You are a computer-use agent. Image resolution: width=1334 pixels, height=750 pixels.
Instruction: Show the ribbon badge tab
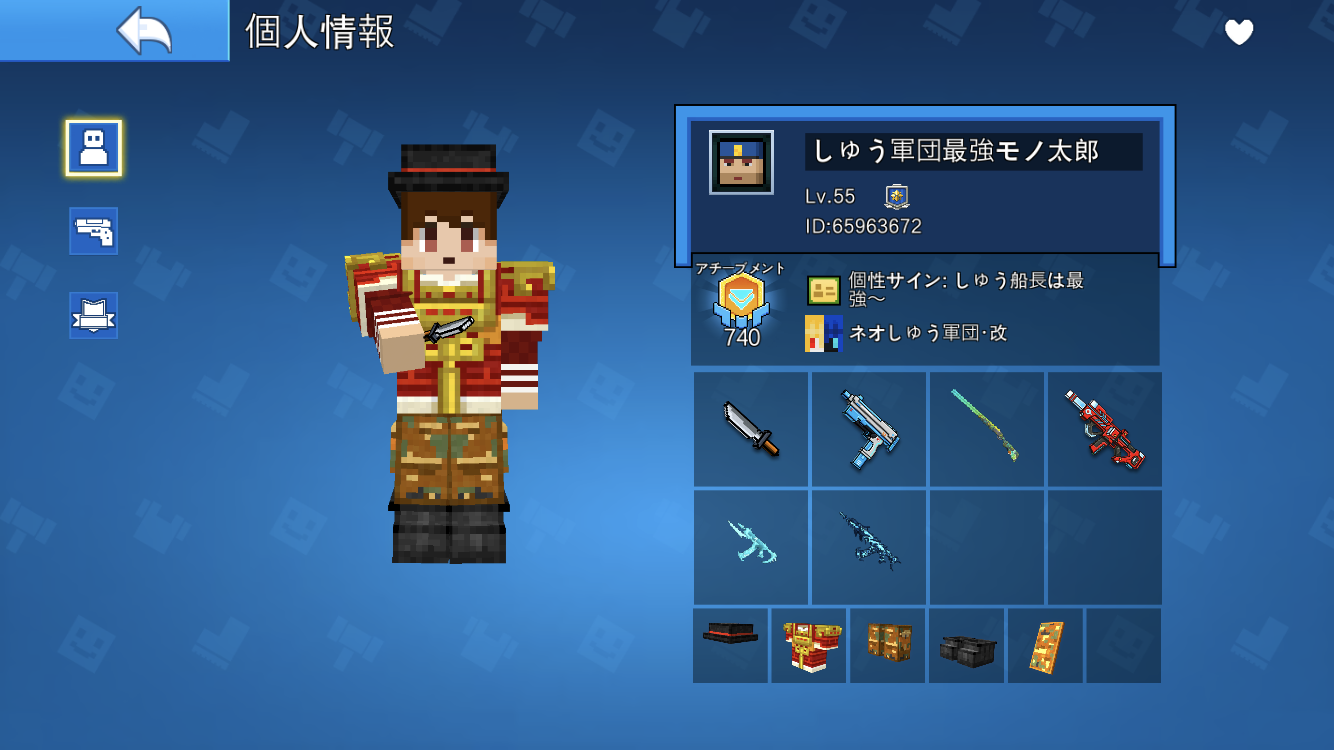point(94,315)
